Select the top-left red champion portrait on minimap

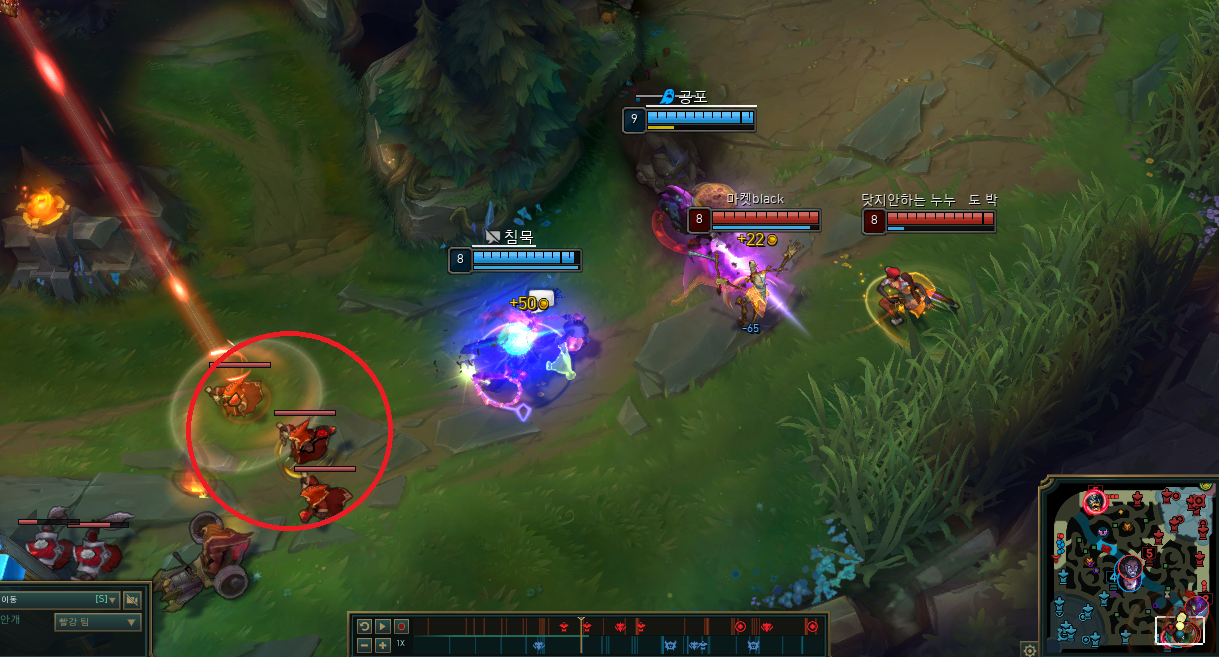(x=1095, y=500)
